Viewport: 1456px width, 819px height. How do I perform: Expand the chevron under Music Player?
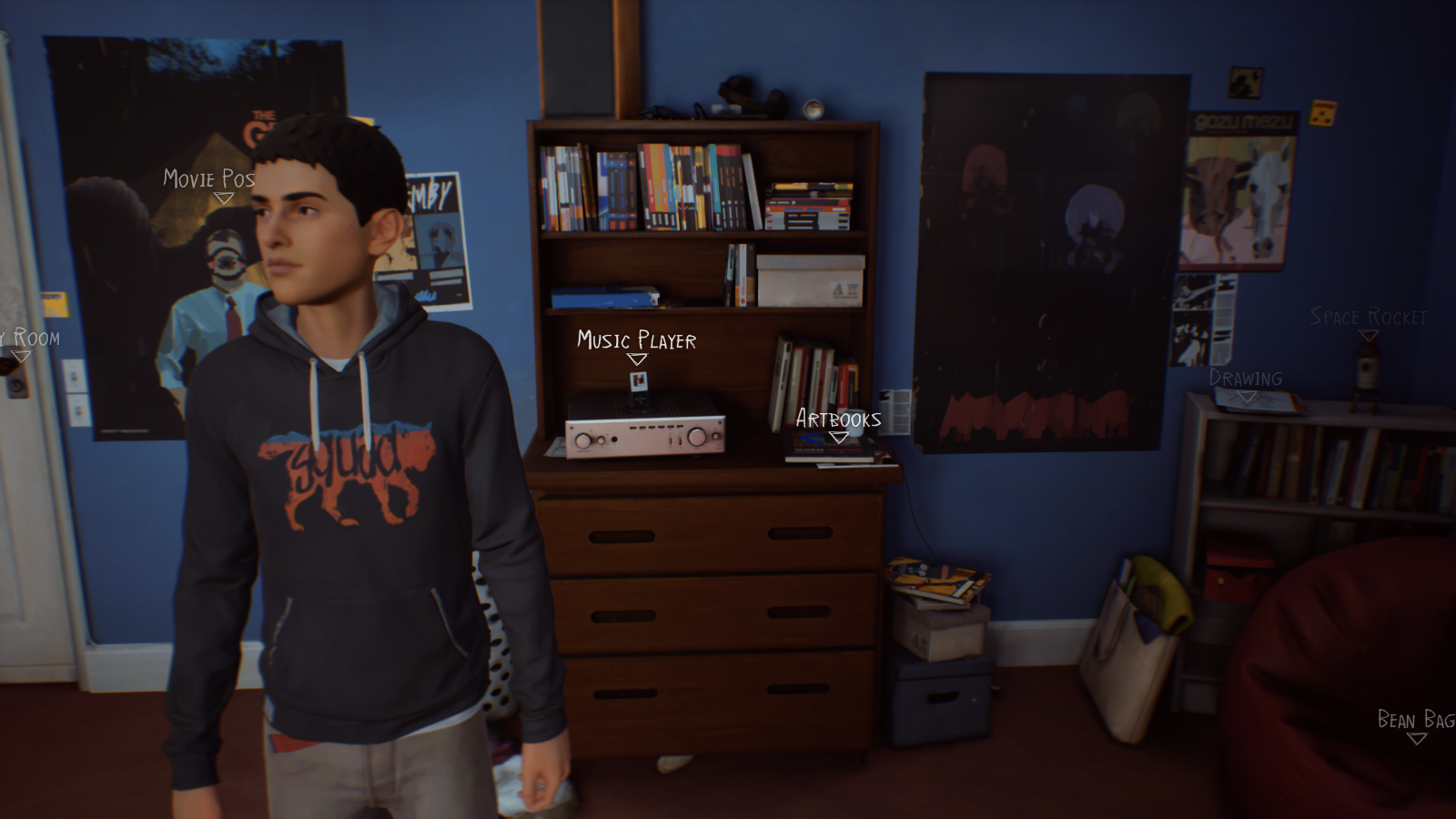coord(635,360)
